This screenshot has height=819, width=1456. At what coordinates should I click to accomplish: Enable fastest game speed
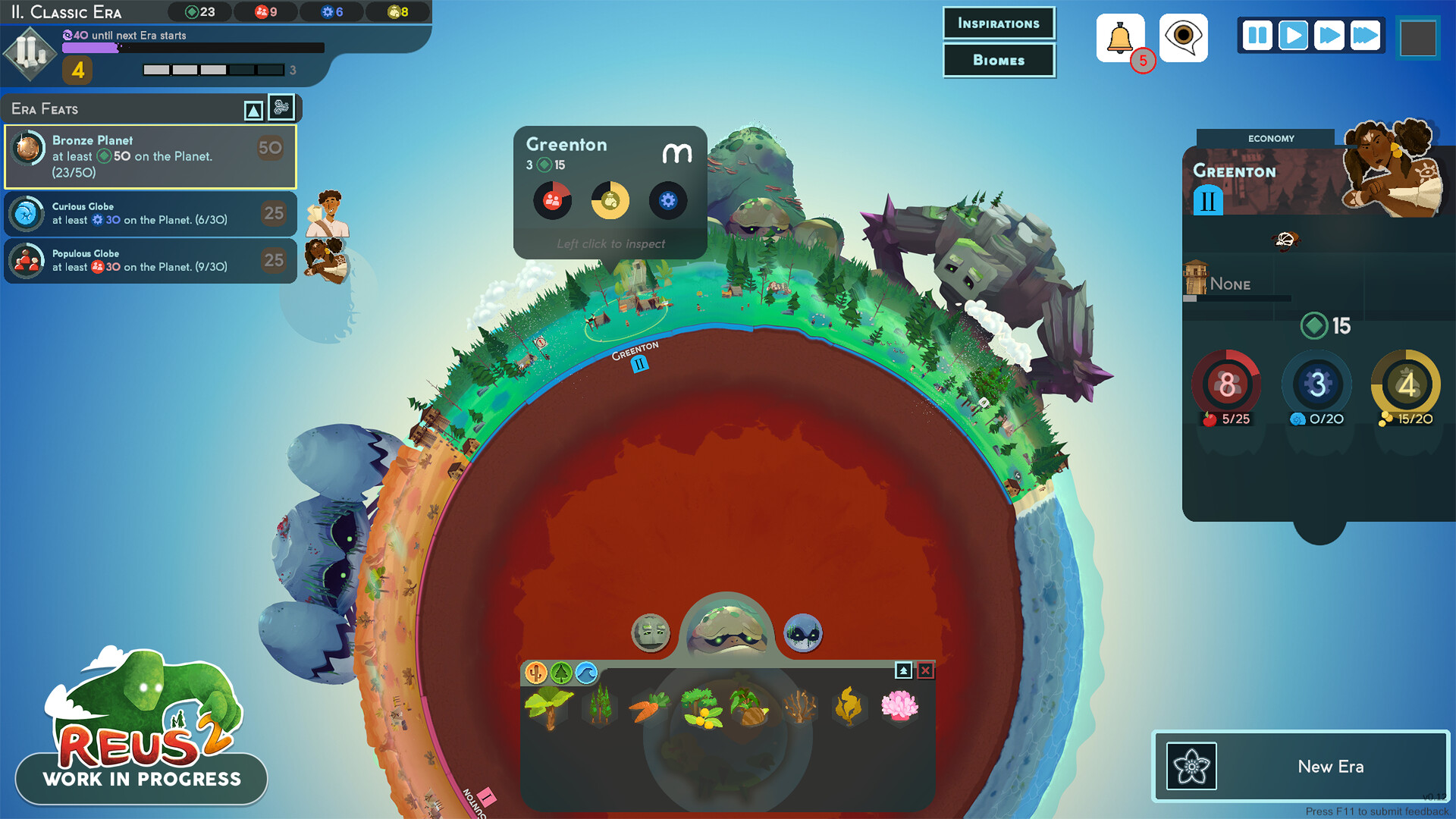[x=1365, y=35]
